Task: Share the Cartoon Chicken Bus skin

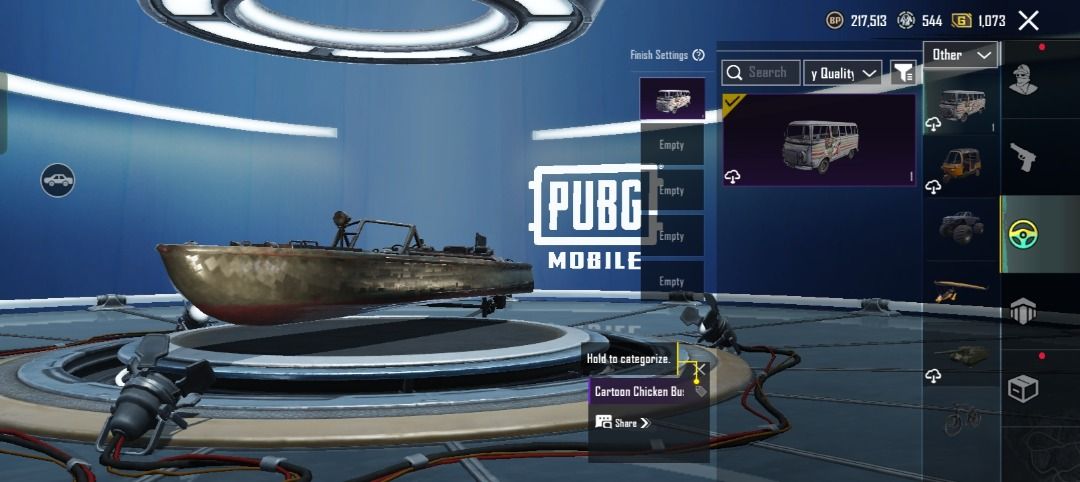Action: coord(623,423)
